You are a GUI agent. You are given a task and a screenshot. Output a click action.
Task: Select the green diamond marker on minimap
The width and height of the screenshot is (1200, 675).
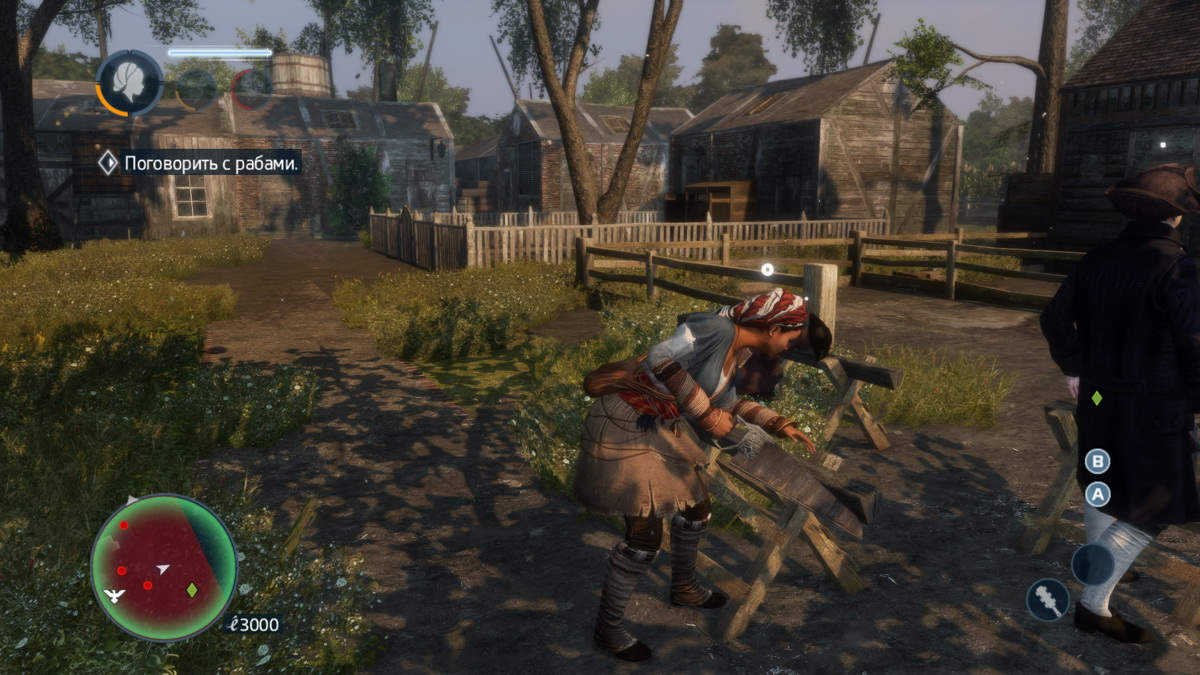[192, 590]
